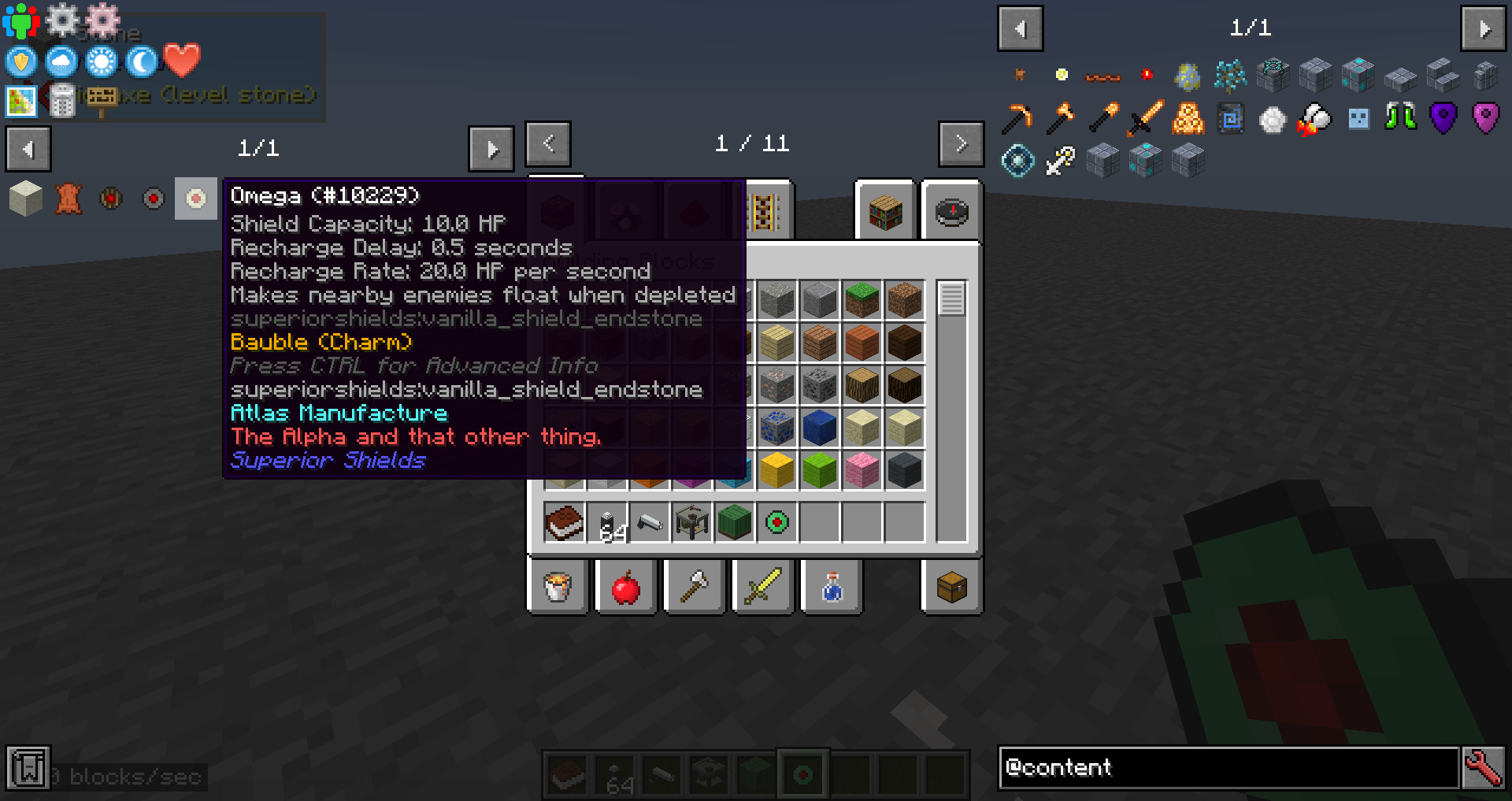Click the shield icon in the top-left toolbar
This screenshot has height=801, width=1512.
coord(20,61)
